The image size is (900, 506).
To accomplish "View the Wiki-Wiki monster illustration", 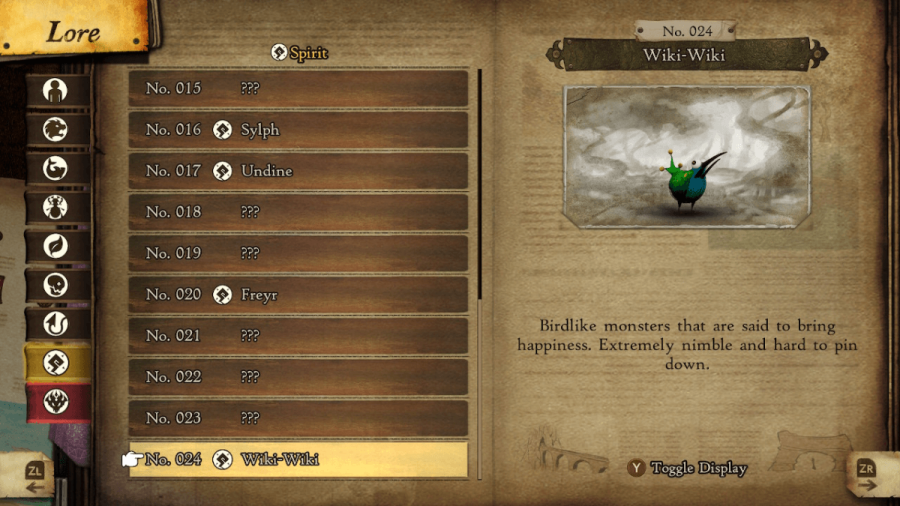I will [686, 155].
